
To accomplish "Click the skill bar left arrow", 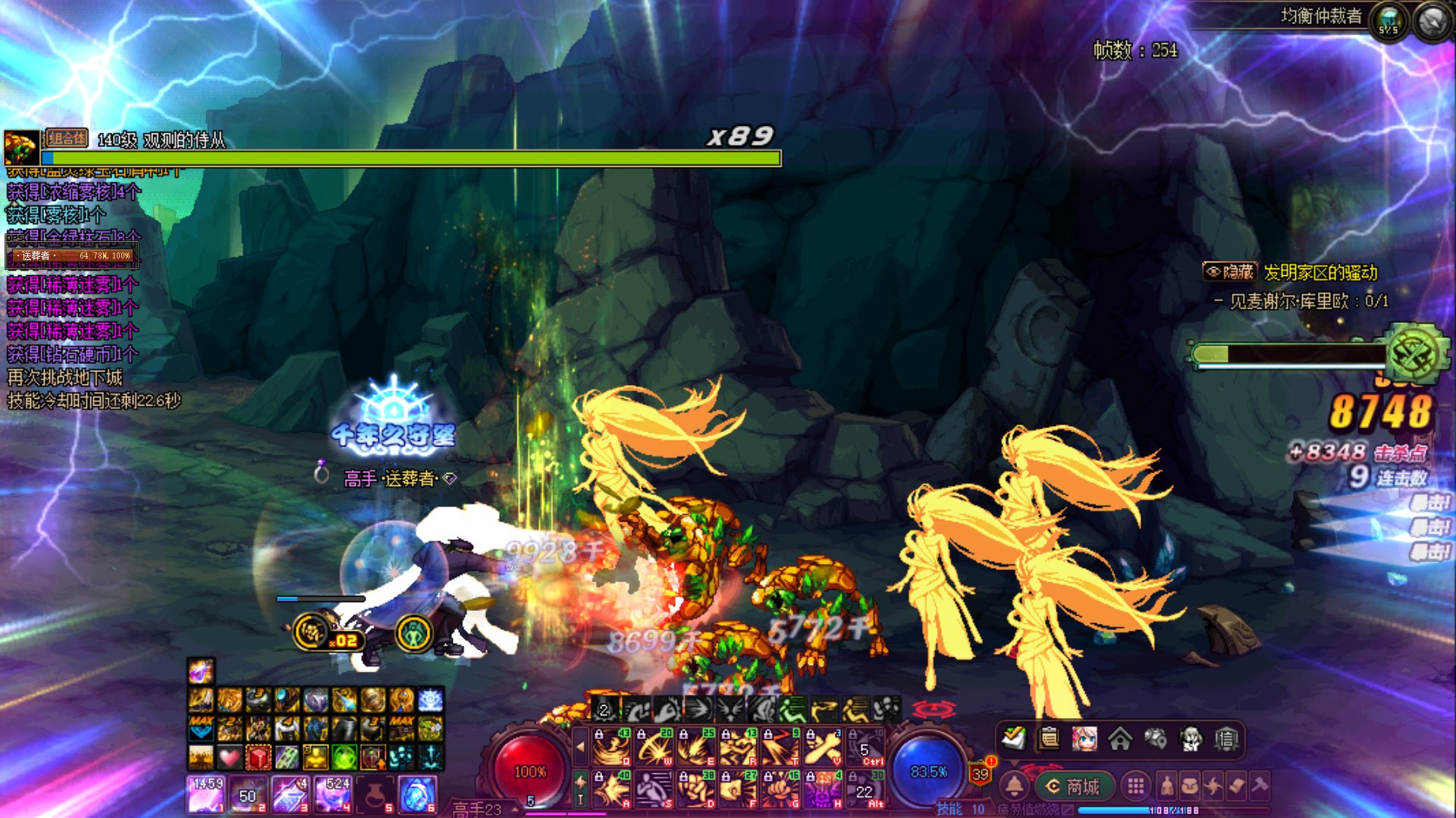I will [x=581, y=747].
